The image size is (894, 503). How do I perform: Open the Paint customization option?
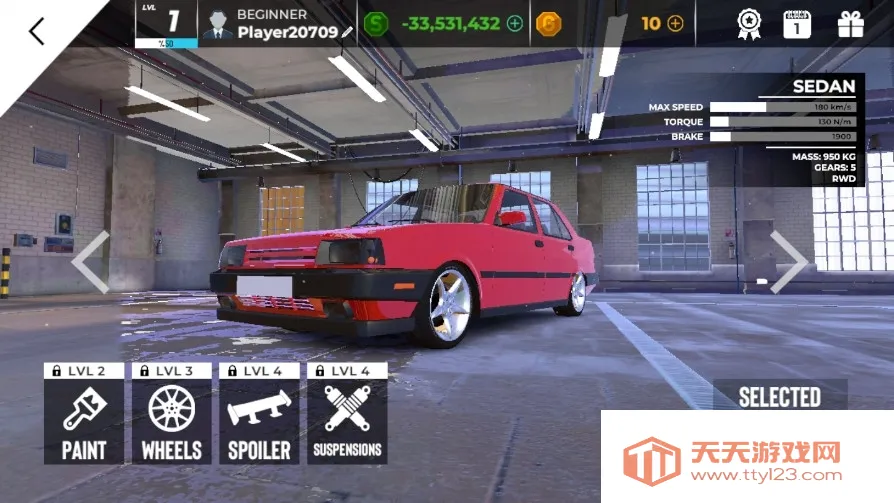tap(84, 421)
